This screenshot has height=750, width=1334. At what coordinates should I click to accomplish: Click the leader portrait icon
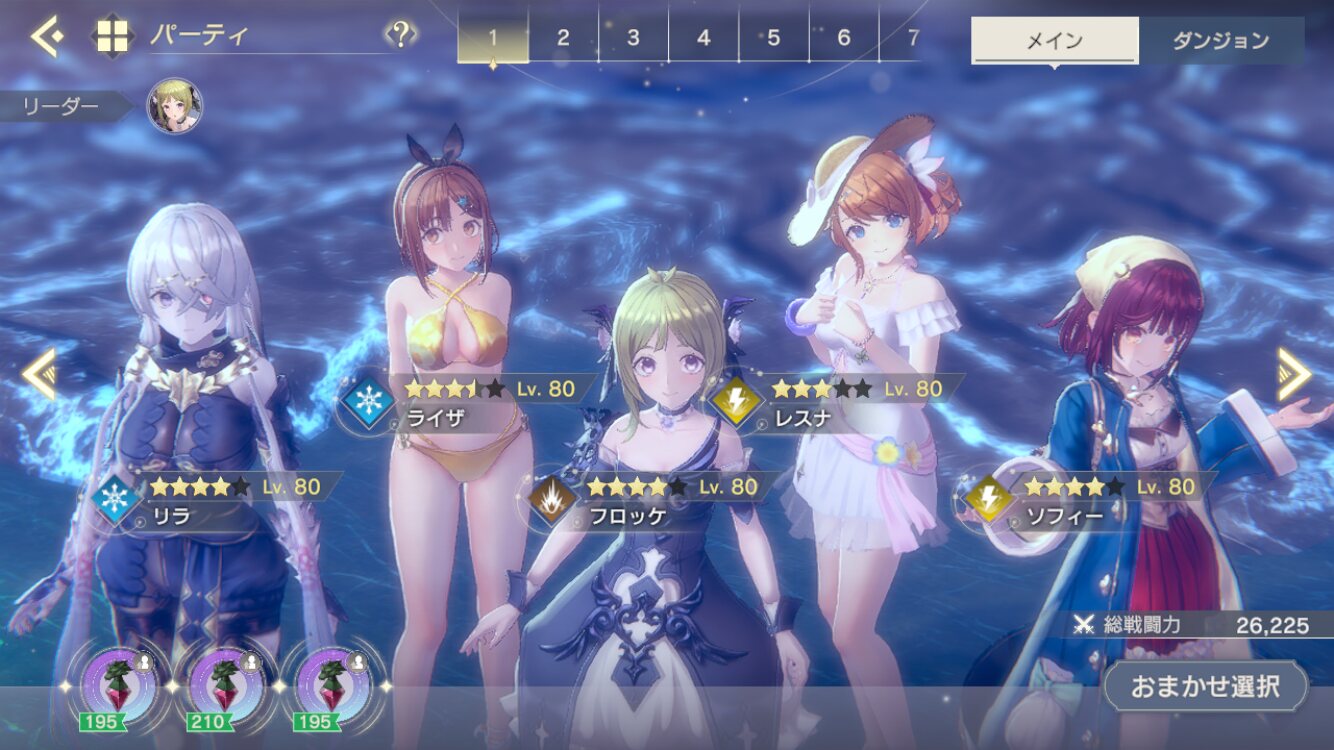coord(175,107)
